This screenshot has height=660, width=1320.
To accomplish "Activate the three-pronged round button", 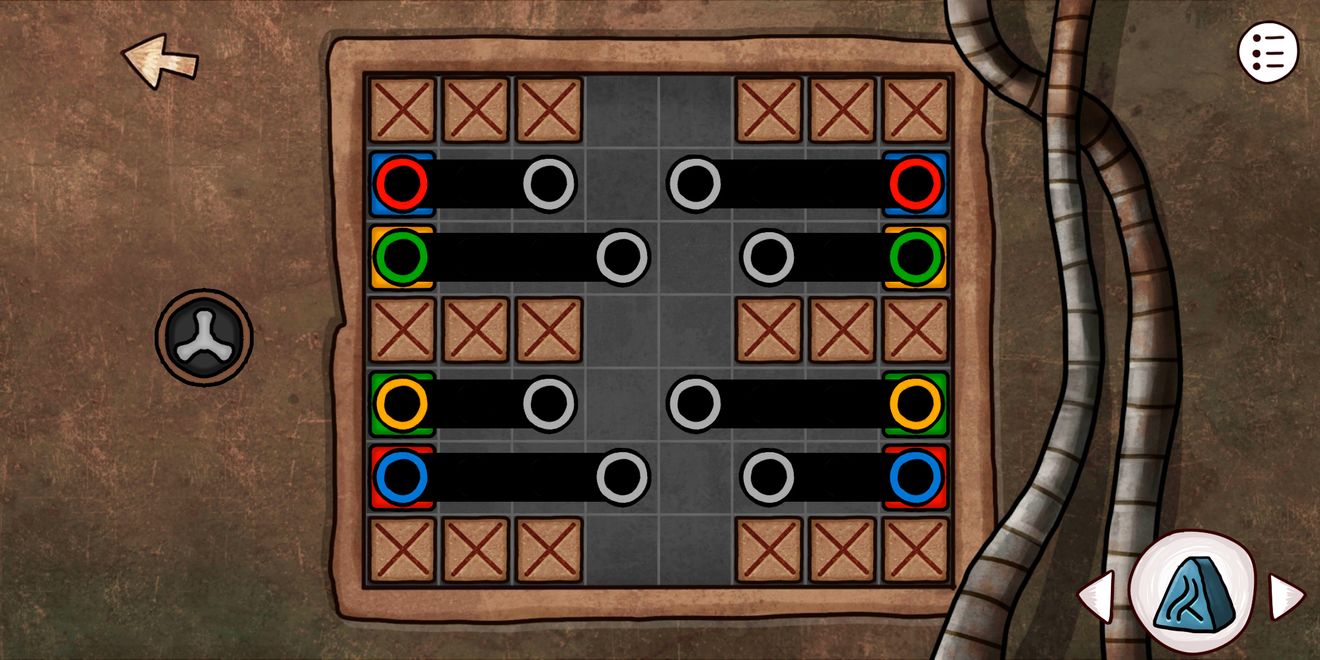I will click(x=204, y=337).
